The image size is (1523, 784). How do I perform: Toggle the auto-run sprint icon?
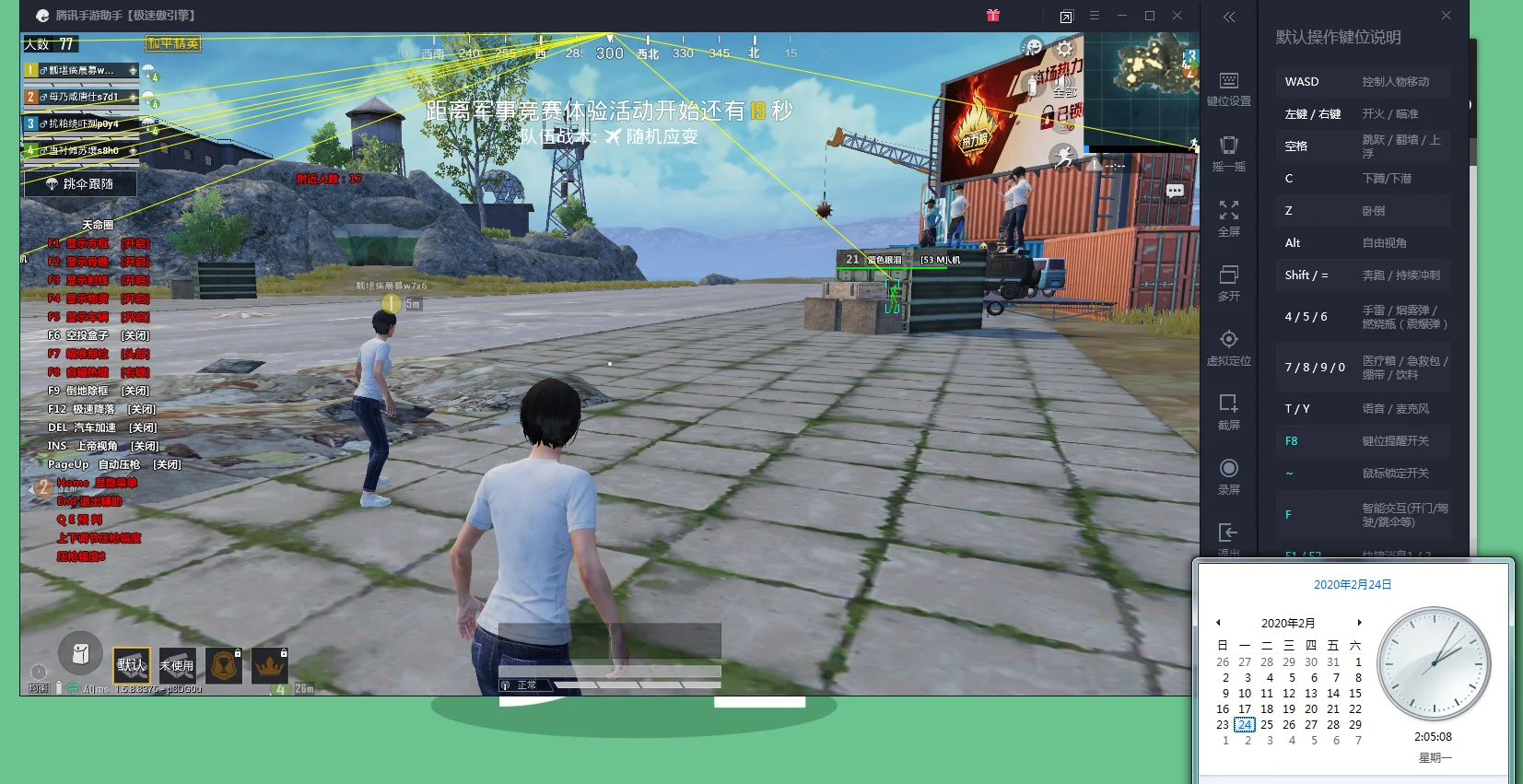coord(1064,157)
